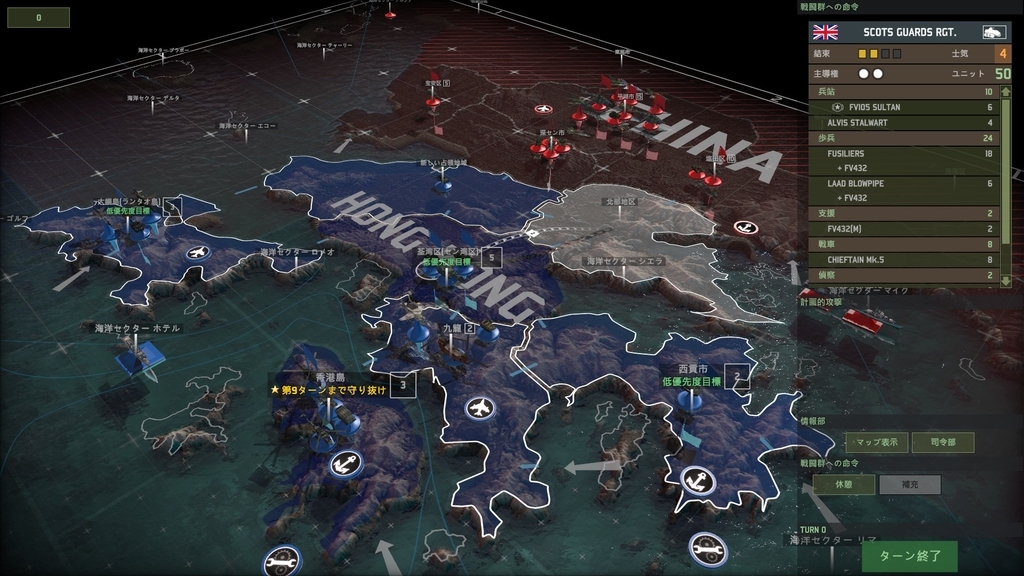Click the airport icon in the Lantau sector
This screenshot has width=1024, height=576.
point(196,252)
